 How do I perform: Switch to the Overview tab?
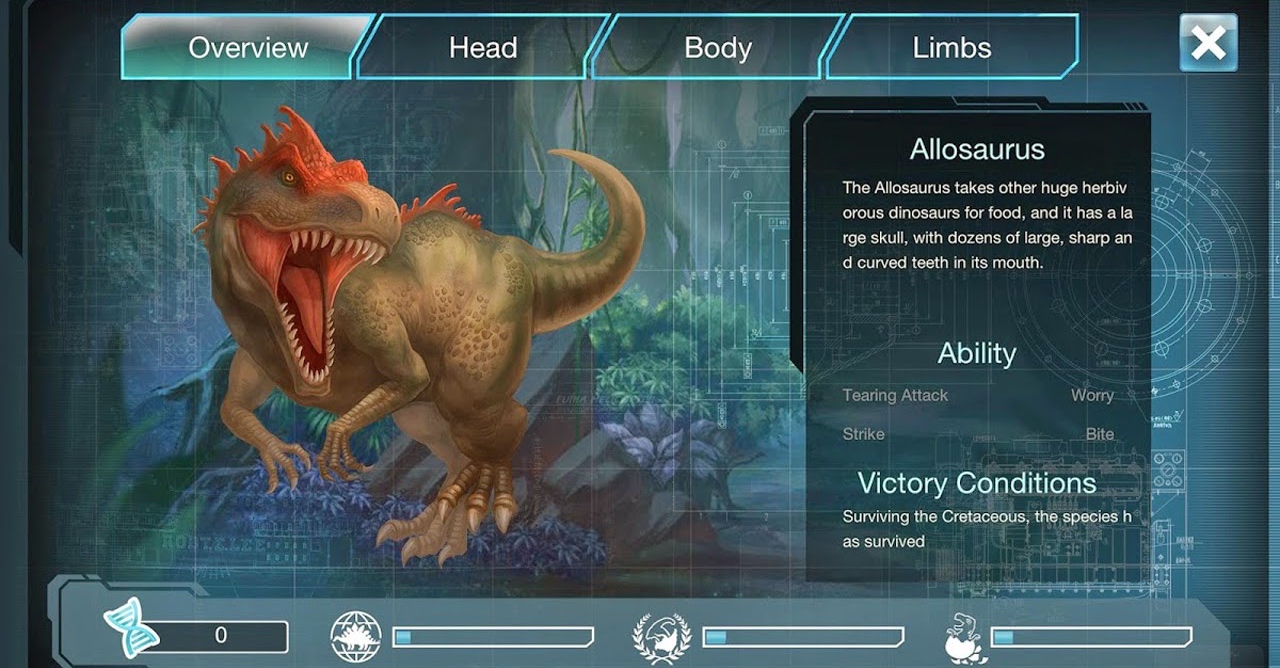click(248, 47)
